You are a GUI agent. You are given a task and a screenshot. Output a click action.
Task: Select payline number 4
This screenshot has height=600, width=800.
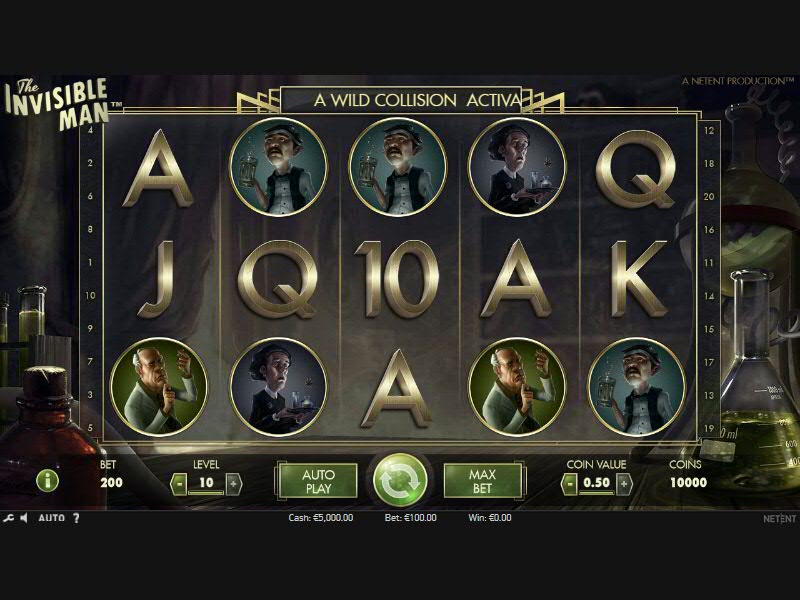coord(91,130)
